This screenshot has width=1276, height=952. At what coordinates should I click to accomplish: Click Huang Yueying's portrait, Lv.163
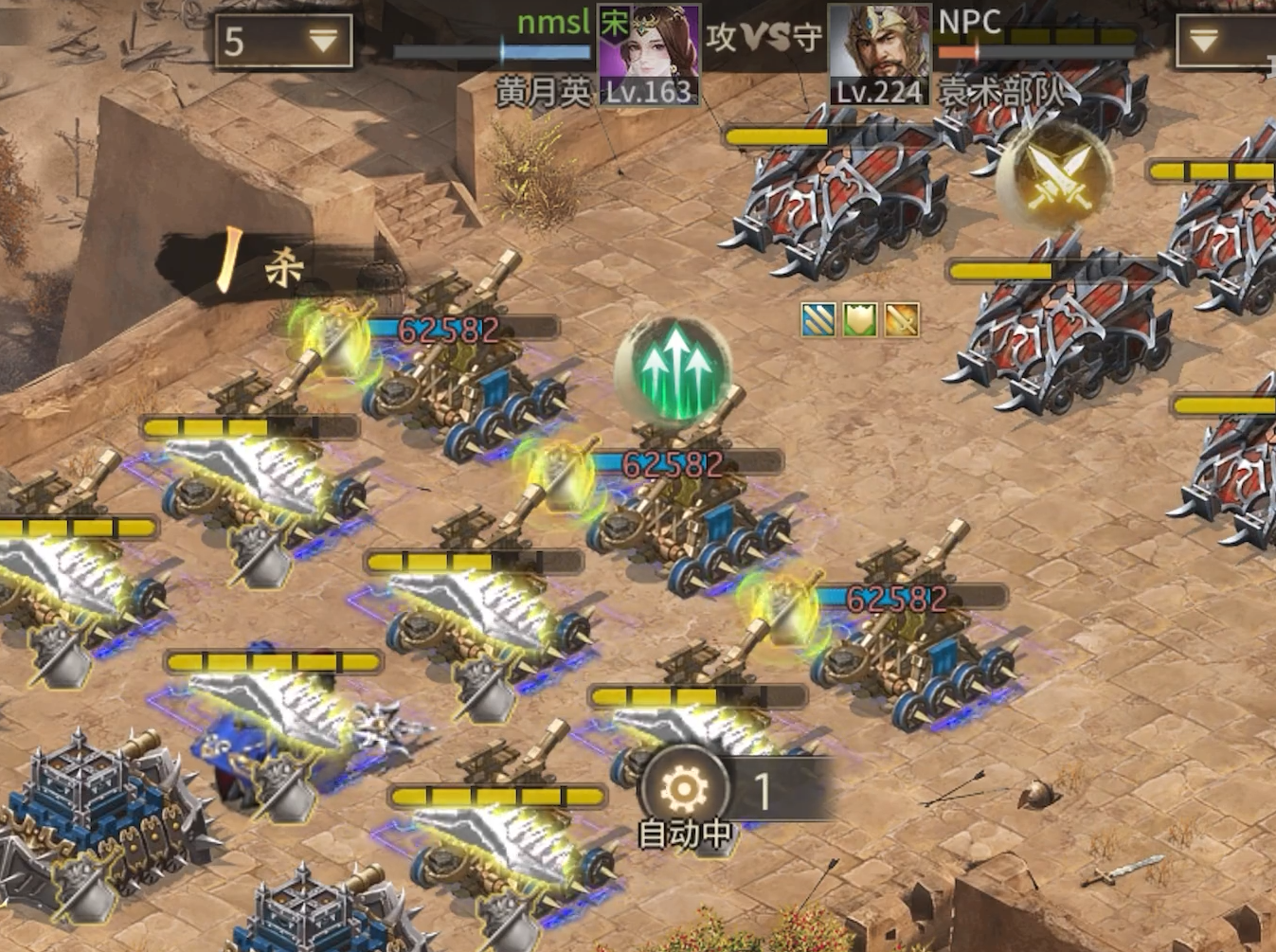(x=650, y=53)
